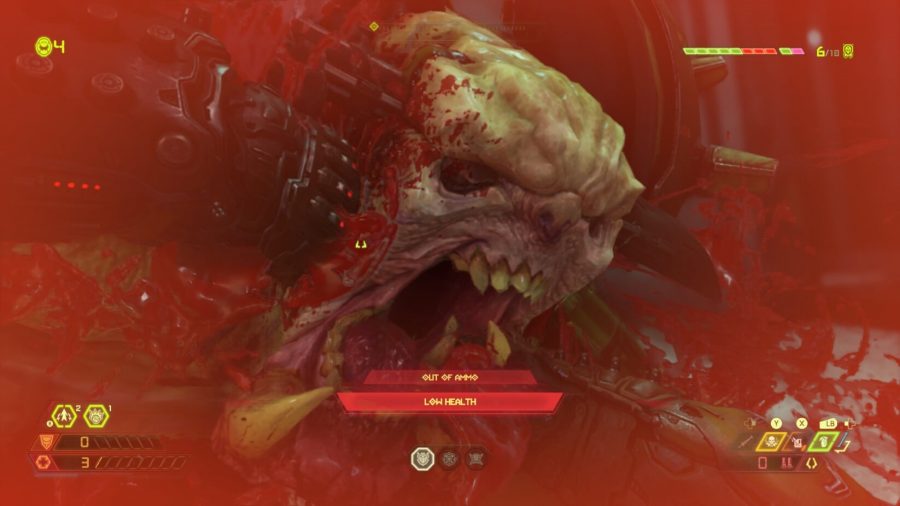
Task: Click the demon counter icon beside 6/10
Action: tap(849, 50)
